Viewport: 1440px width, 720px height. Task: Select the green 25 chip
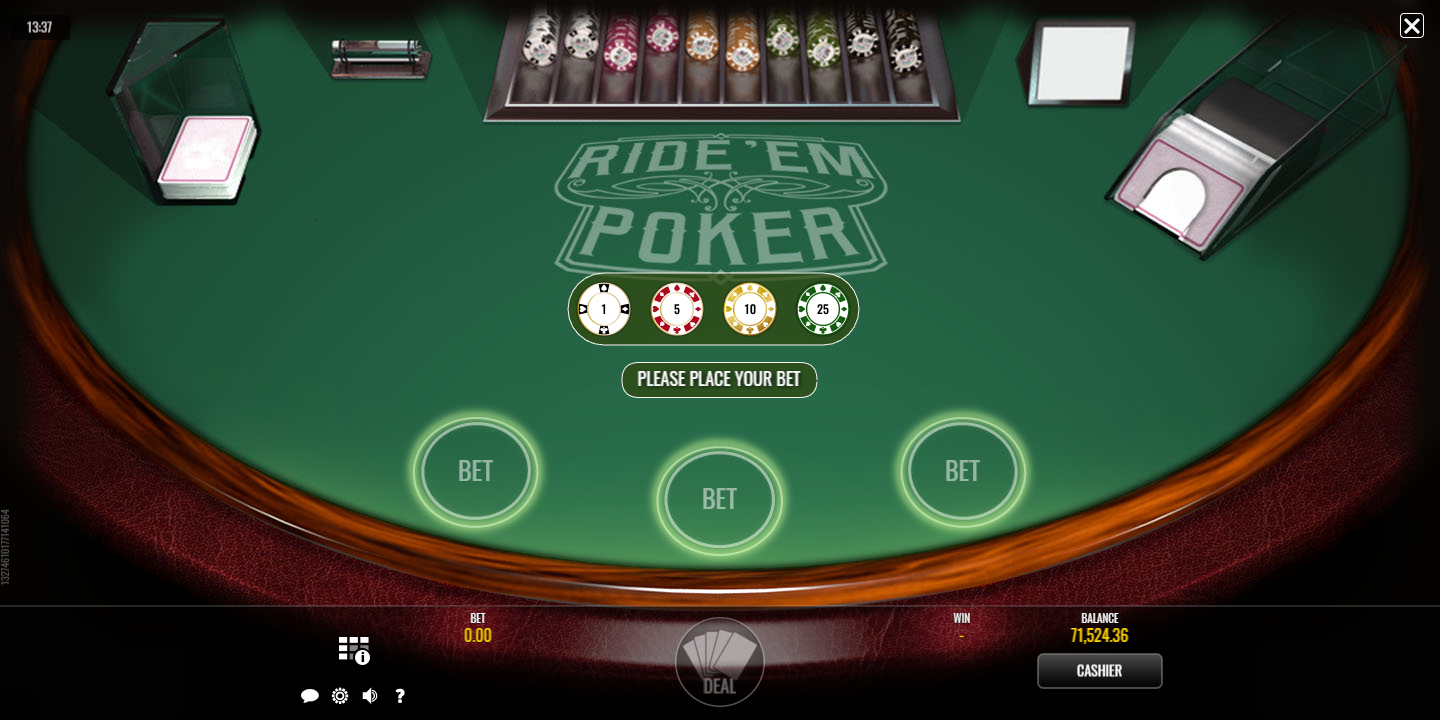[x=823, y=310]
